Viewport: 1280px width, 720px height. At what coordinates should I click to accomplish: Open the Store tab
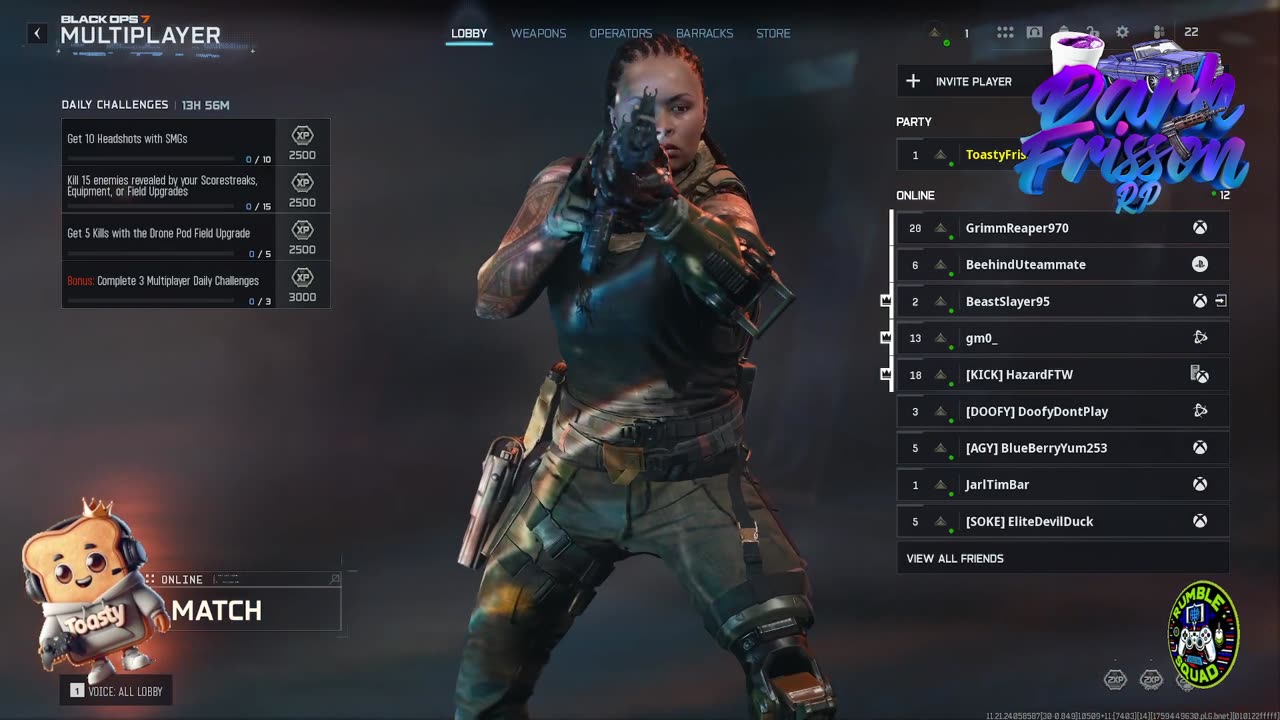click(773, 33)
